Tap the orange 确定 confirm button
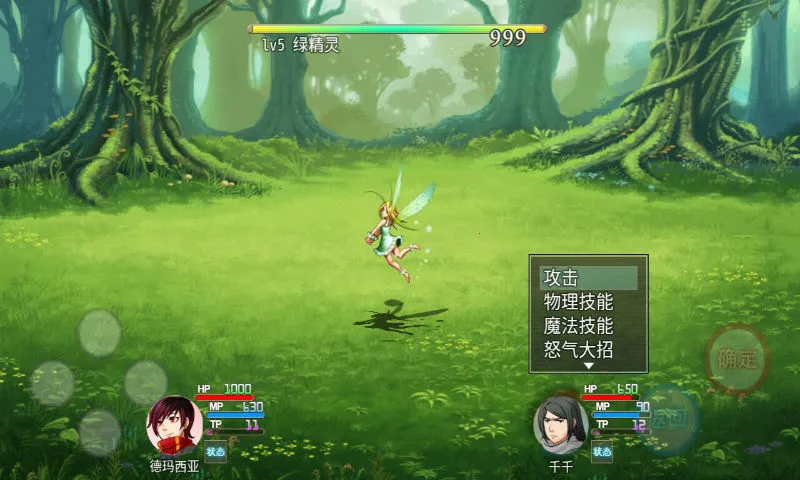This screenshot has height=480, width=800. coord(737,359)
